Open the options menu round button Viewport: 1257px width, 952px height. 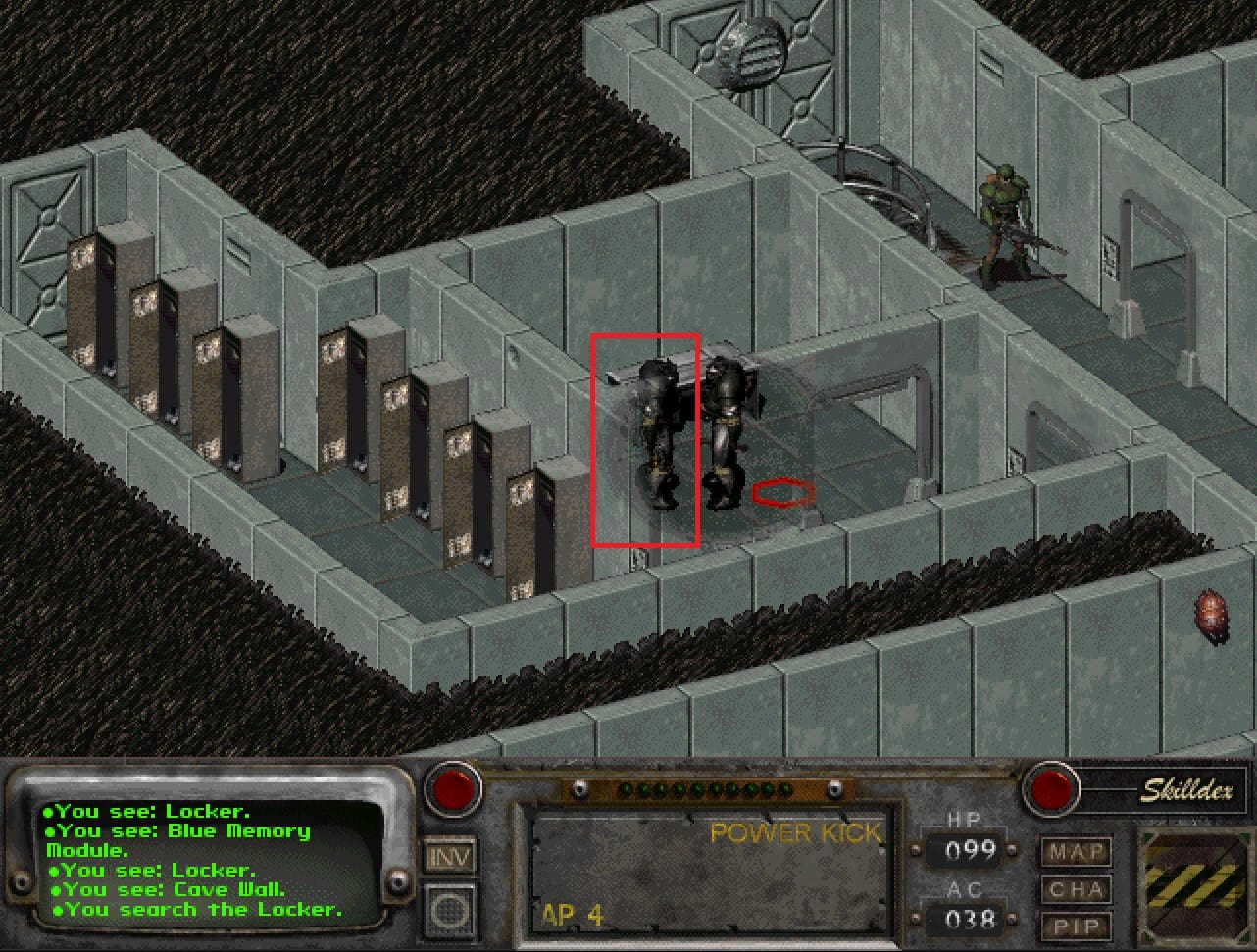(x=450, y=909)
